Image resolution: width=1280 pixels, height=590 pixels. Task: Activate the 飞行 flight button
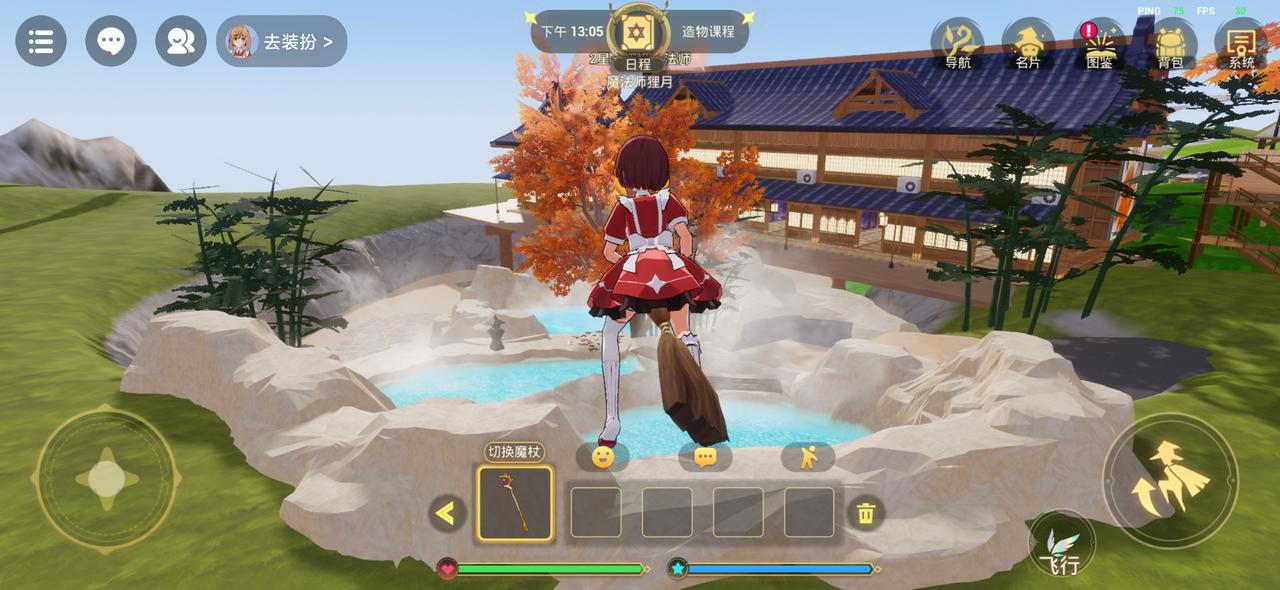1061,546
